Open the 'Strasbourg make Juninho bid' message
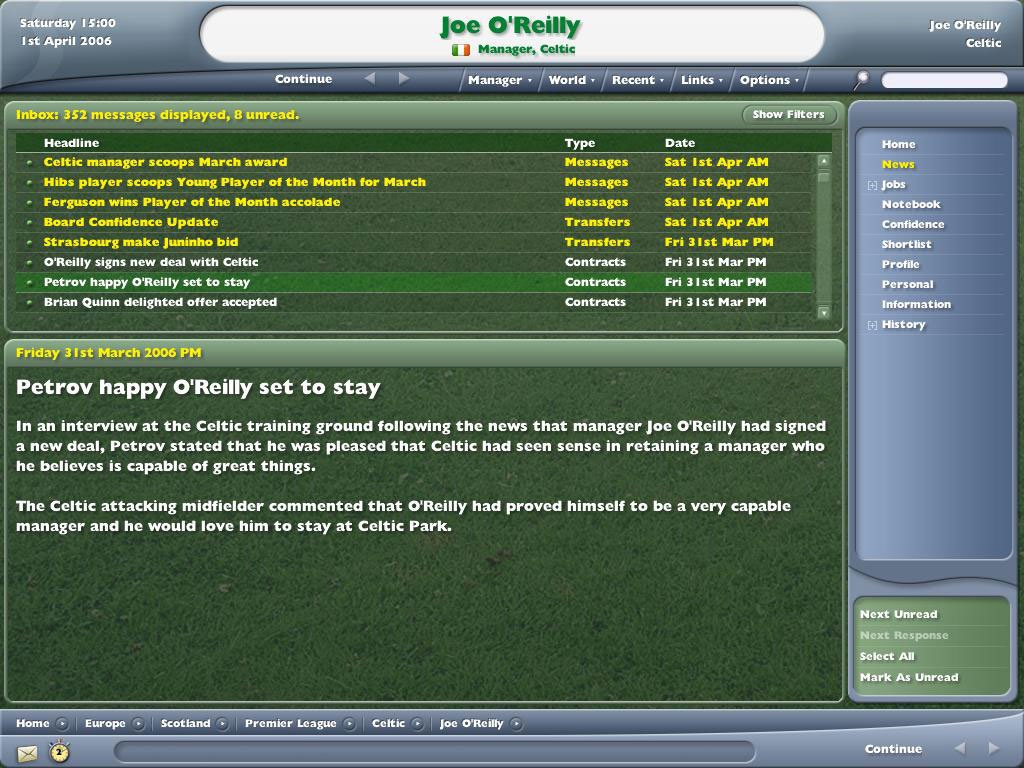This screenshot has height=768, width=1024. click(141, 242)
